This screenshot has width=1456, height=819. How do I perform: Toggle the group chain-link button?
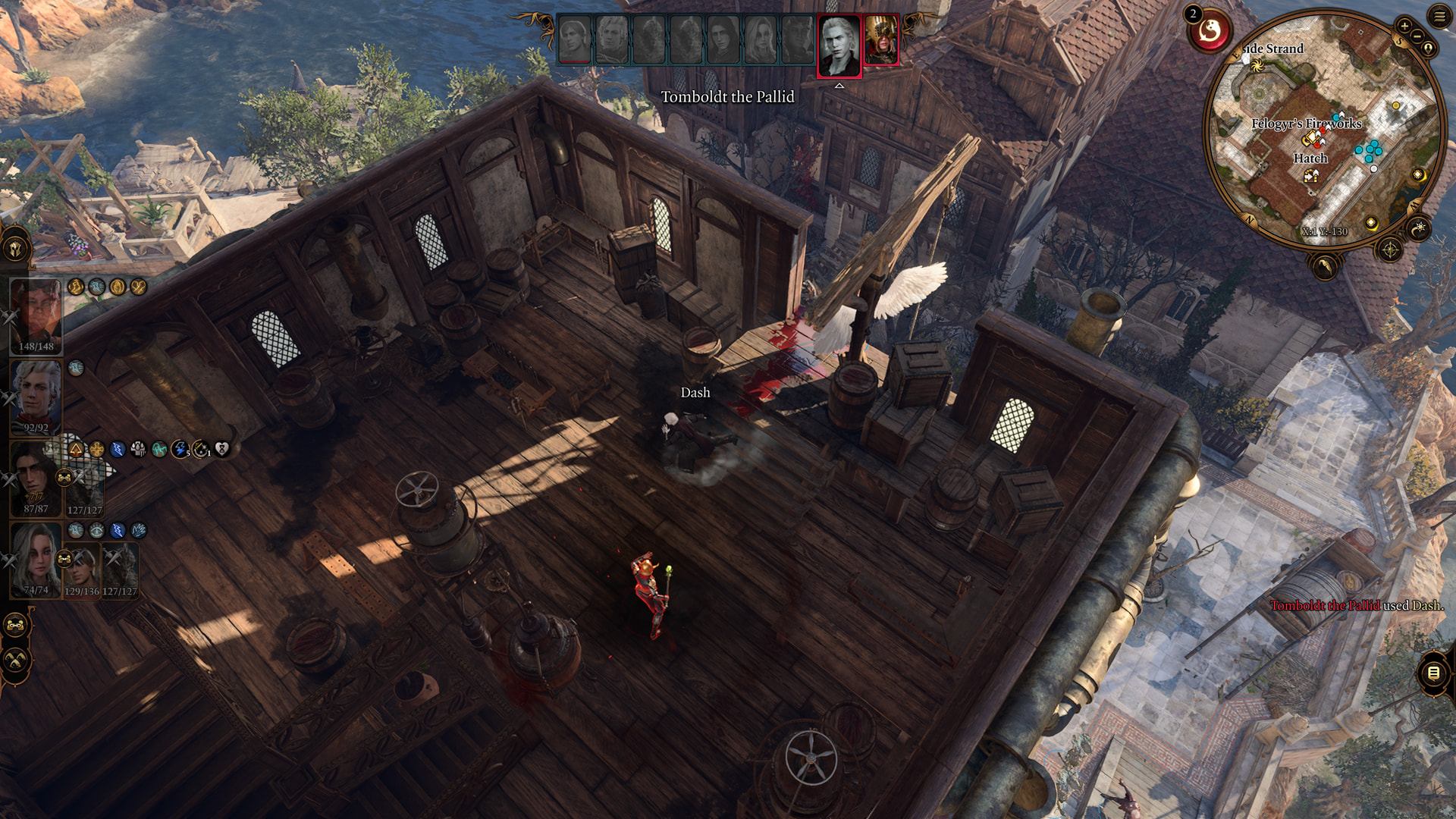[16, 626]
